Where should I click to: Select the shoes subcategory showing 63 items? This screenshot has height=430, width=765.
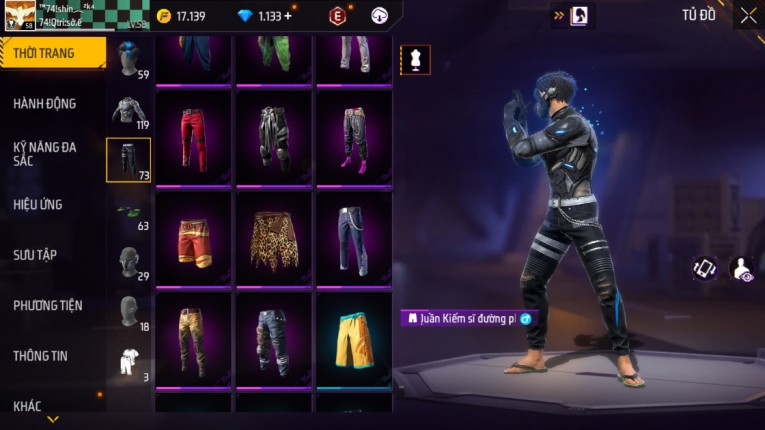pyautogui.click(x=128, y=211)
